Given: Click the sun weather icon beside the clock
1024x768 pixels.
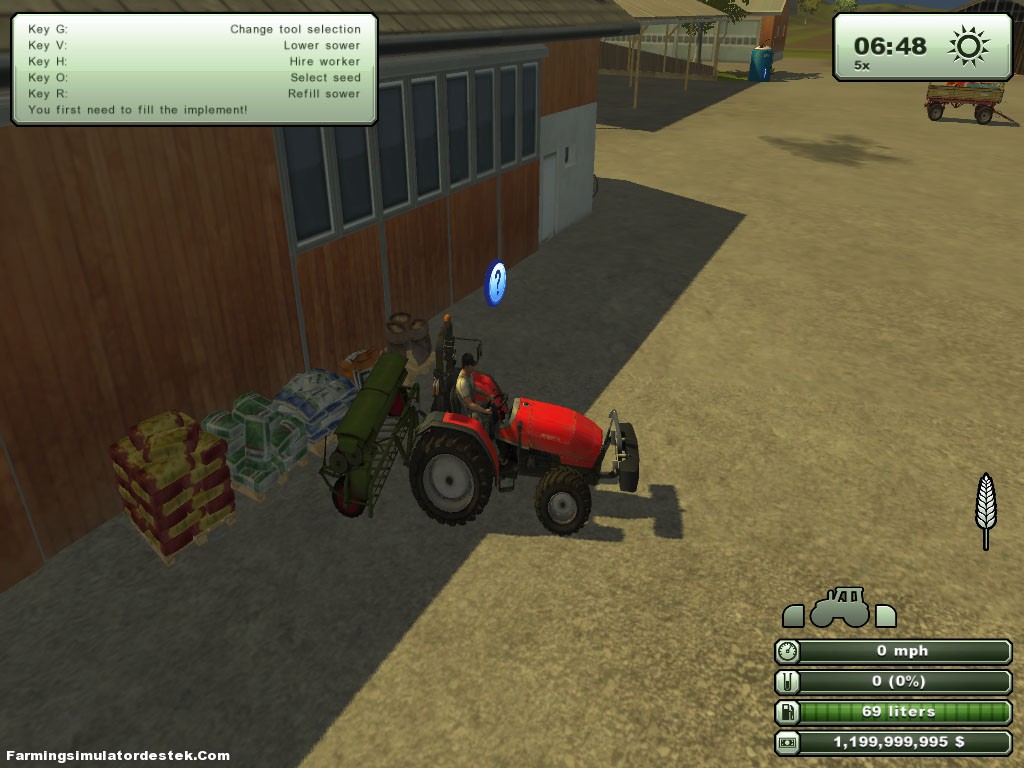Looking at the screenshot, I should tap(968, 46).
